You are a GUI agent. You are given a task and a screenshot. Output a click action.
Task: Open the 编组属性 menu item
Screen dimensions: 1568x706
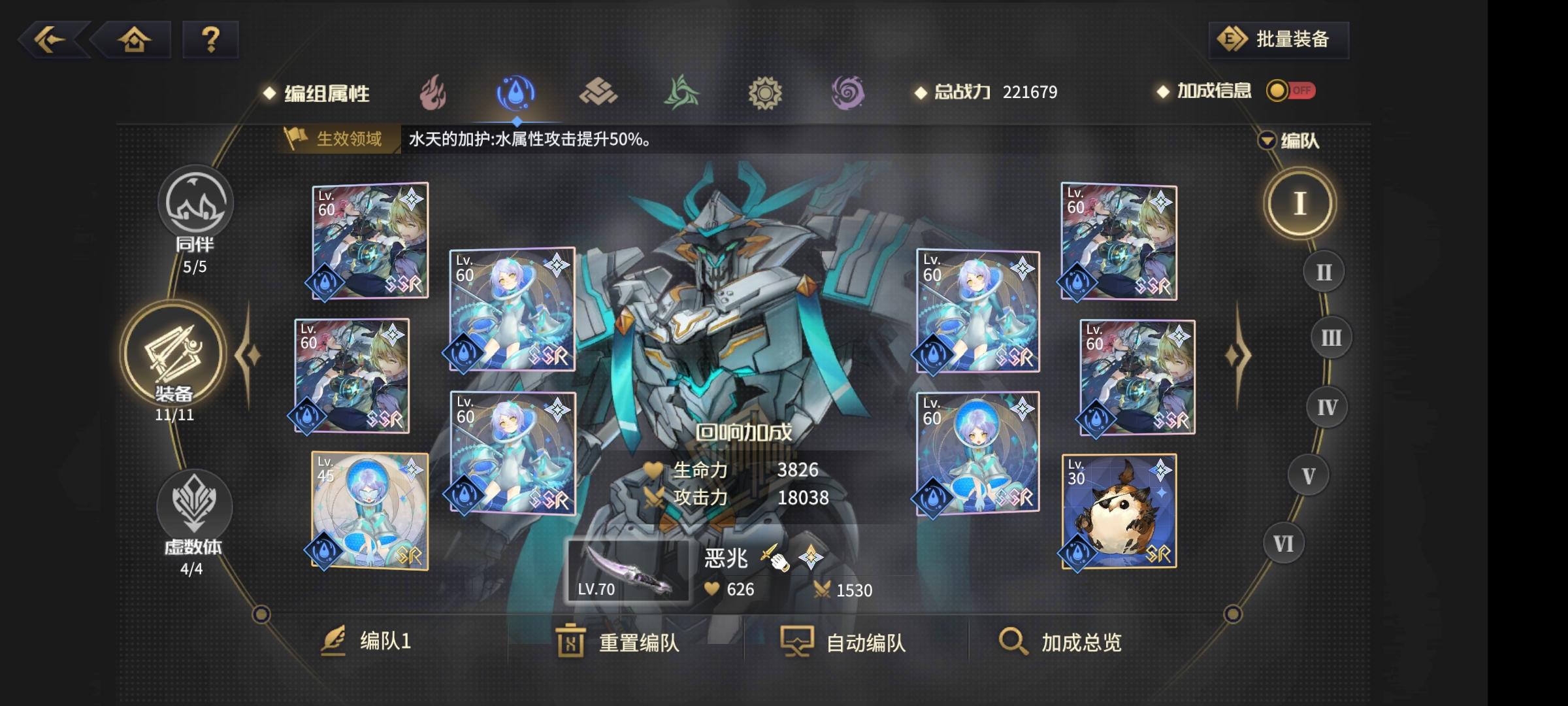[325, 92]
